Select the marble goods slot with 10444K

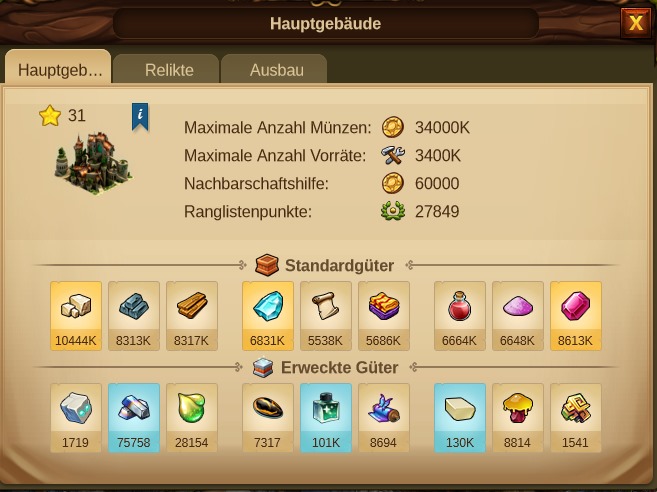tap(76, 314)
